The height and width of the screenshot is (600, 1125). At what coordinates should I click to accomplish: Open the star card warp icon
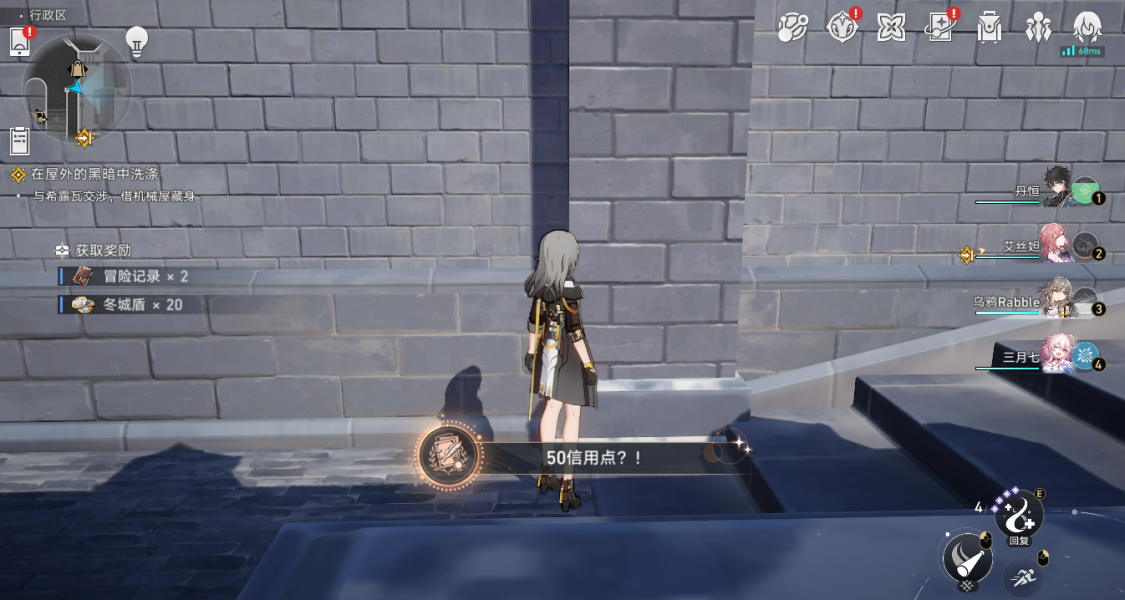click(x=940, y=27)
